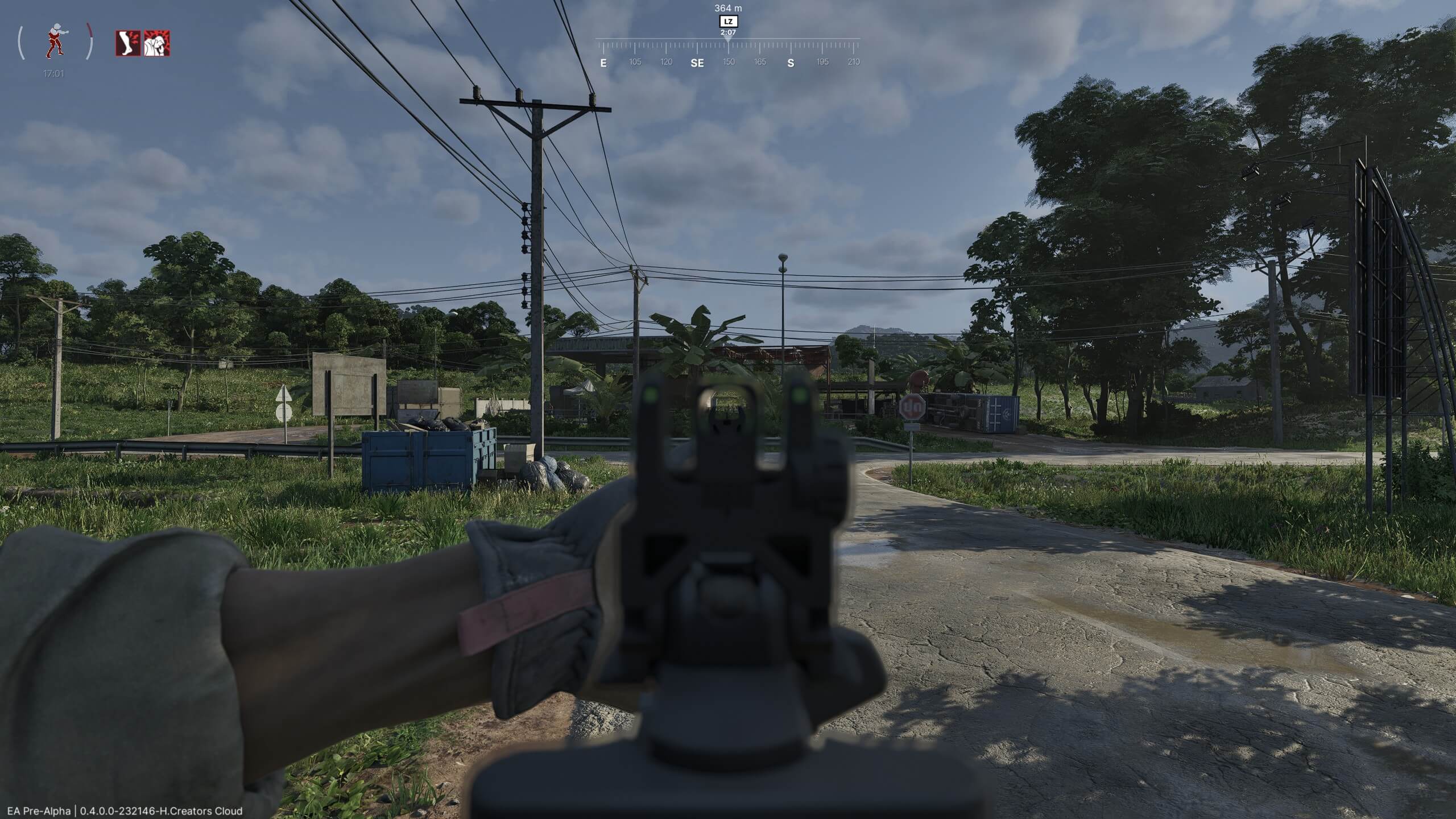The width and height of the screenshot is (1456, 819).
Task: Select the character stance silhouette icon
Action: pos(55,41)
